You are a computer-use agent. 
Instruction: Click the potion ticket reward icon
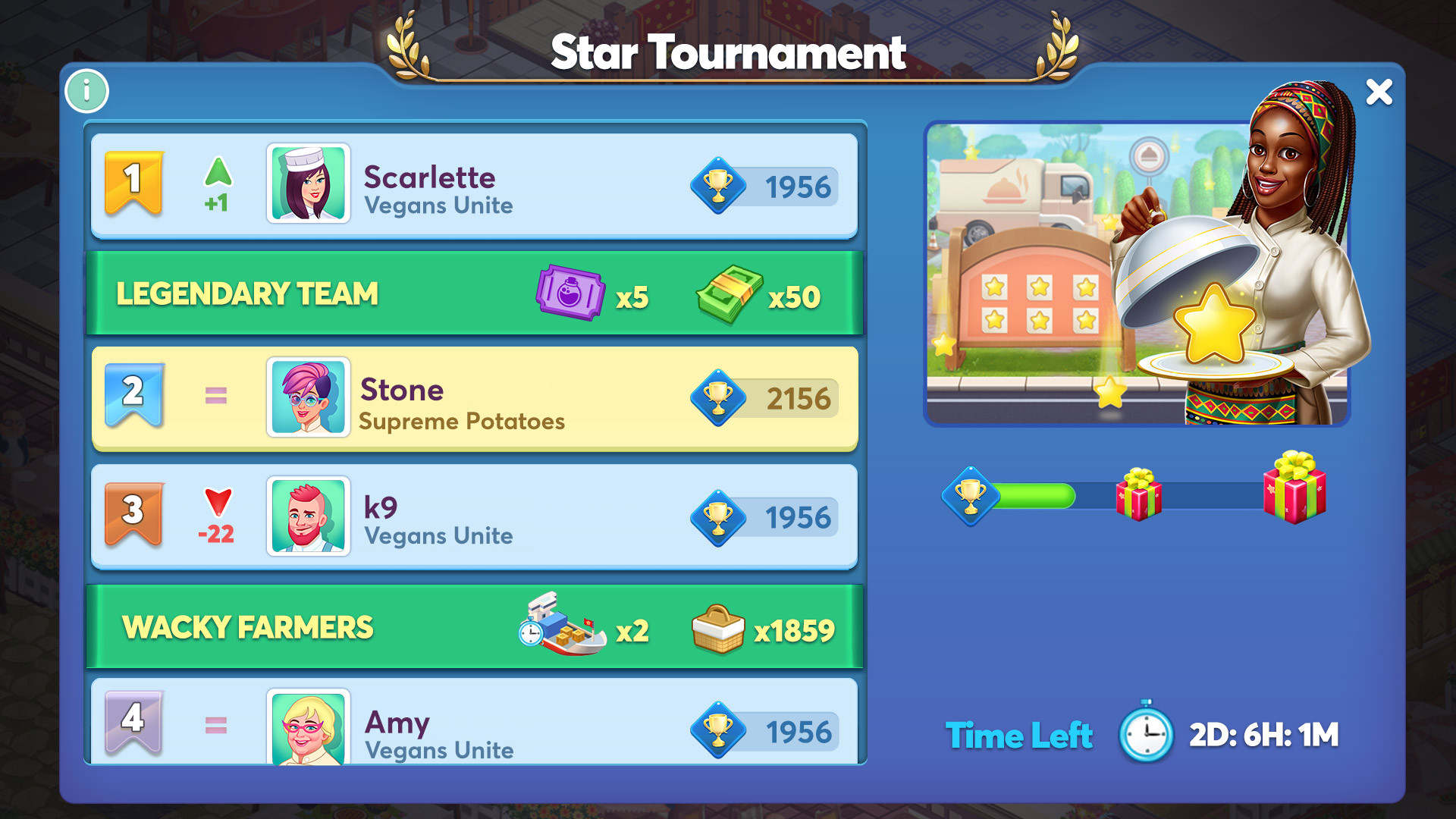[573, 292]
